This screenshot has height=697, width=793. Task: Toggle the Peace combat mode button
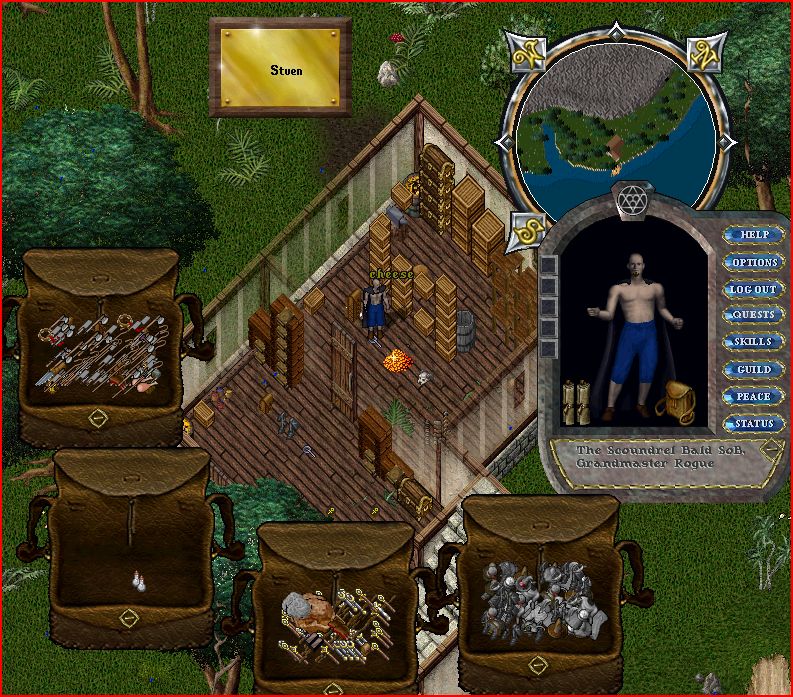coord(753,397)
